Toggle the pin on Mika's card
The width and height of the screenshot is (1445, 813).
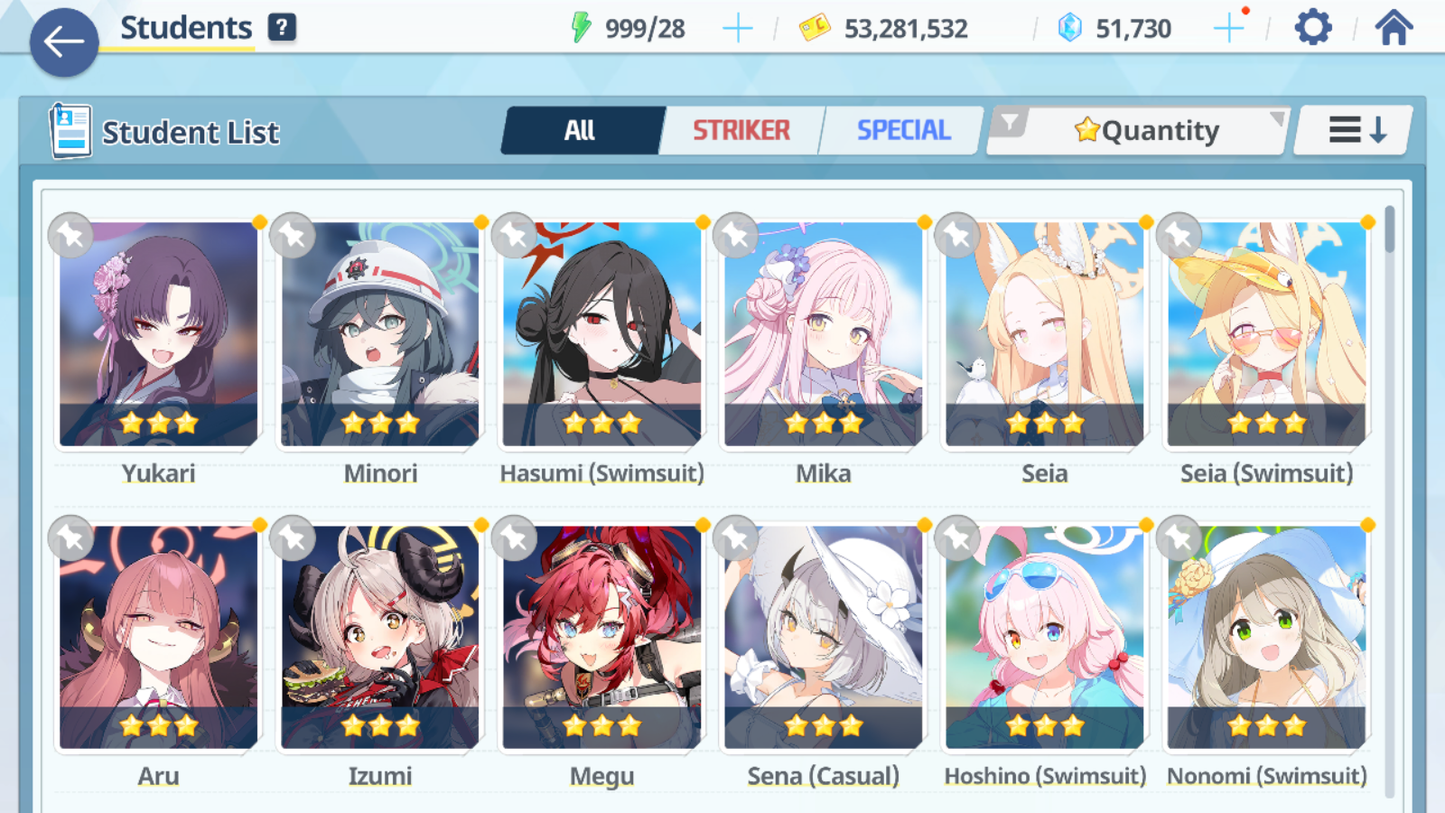point(735,235)
